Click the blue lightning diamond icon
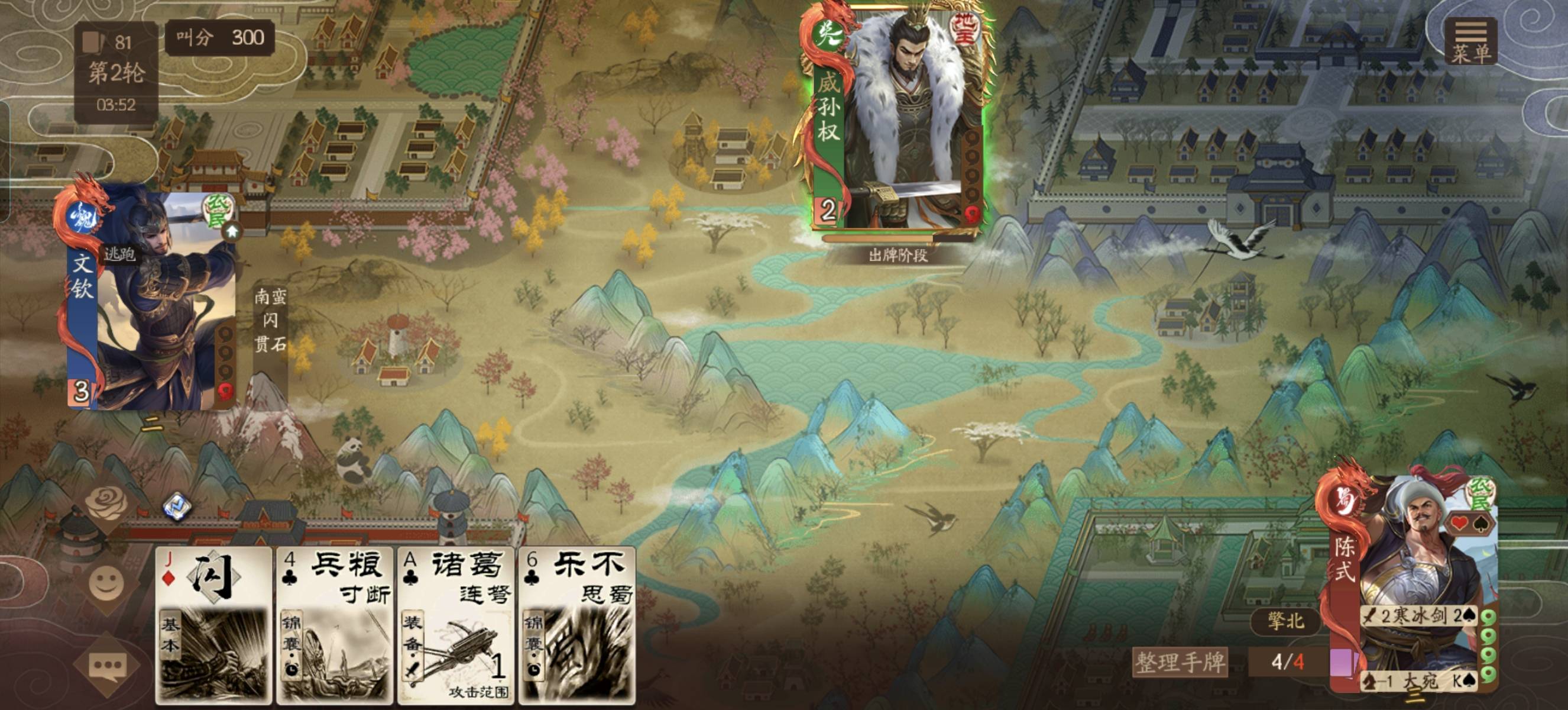Viewport: 1568px width, 710px height. point(178,506)
